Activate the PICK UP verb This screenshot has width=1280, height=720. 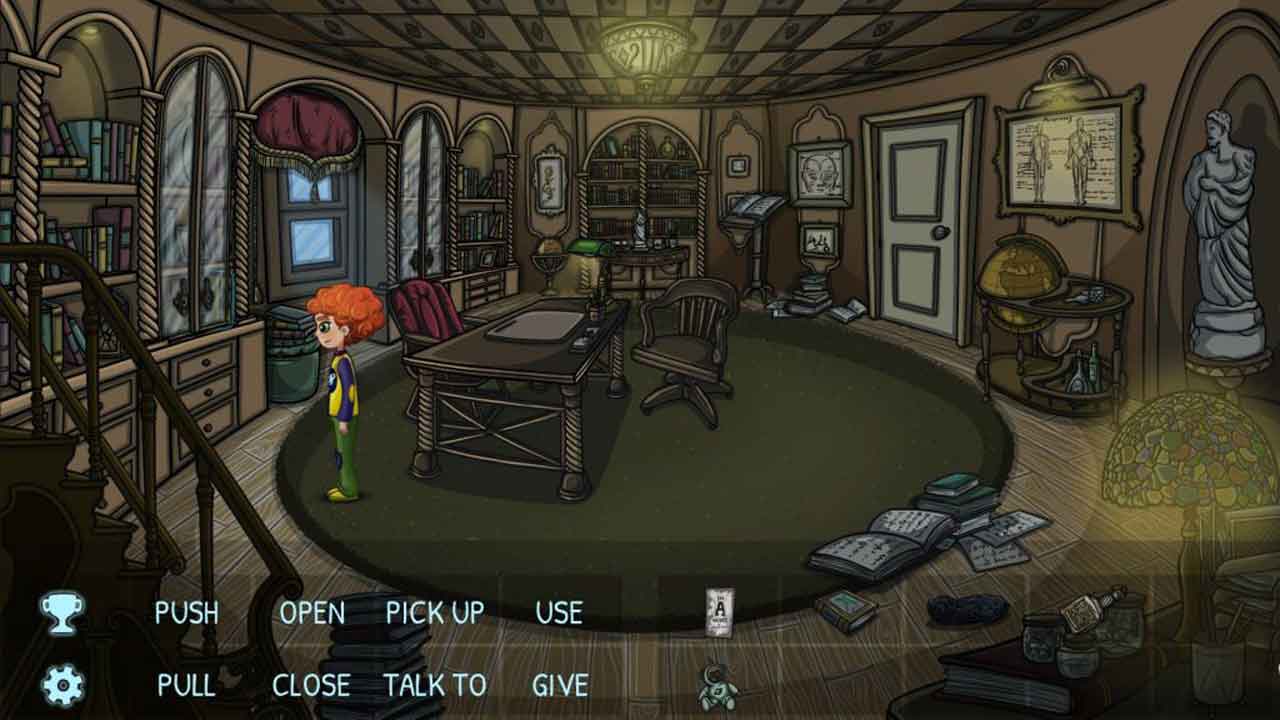coord(435,612)
